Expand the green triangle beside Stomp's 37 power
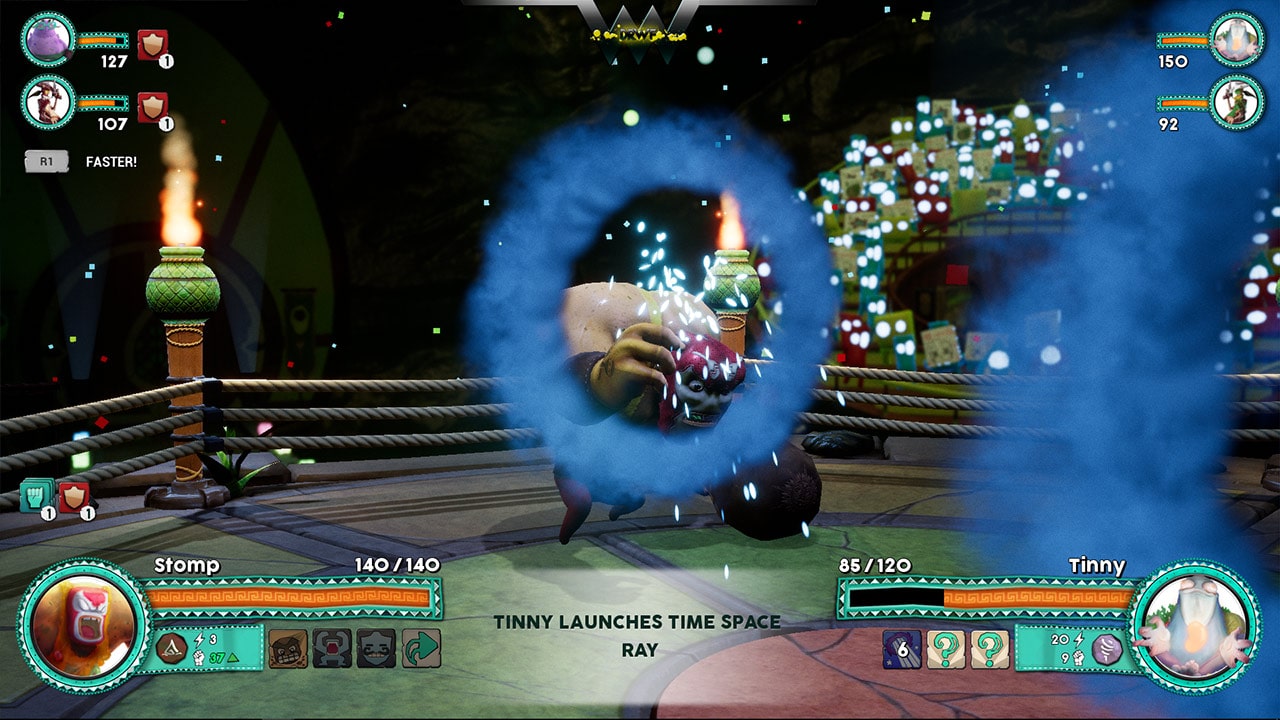This screenshot has width=1280, height=720. 232,658
